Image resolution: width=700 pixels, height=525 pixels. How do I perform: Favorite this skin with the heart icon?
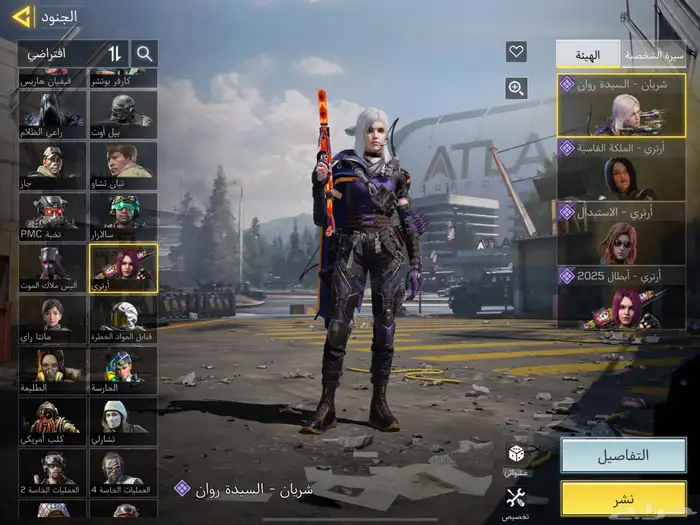516,52
